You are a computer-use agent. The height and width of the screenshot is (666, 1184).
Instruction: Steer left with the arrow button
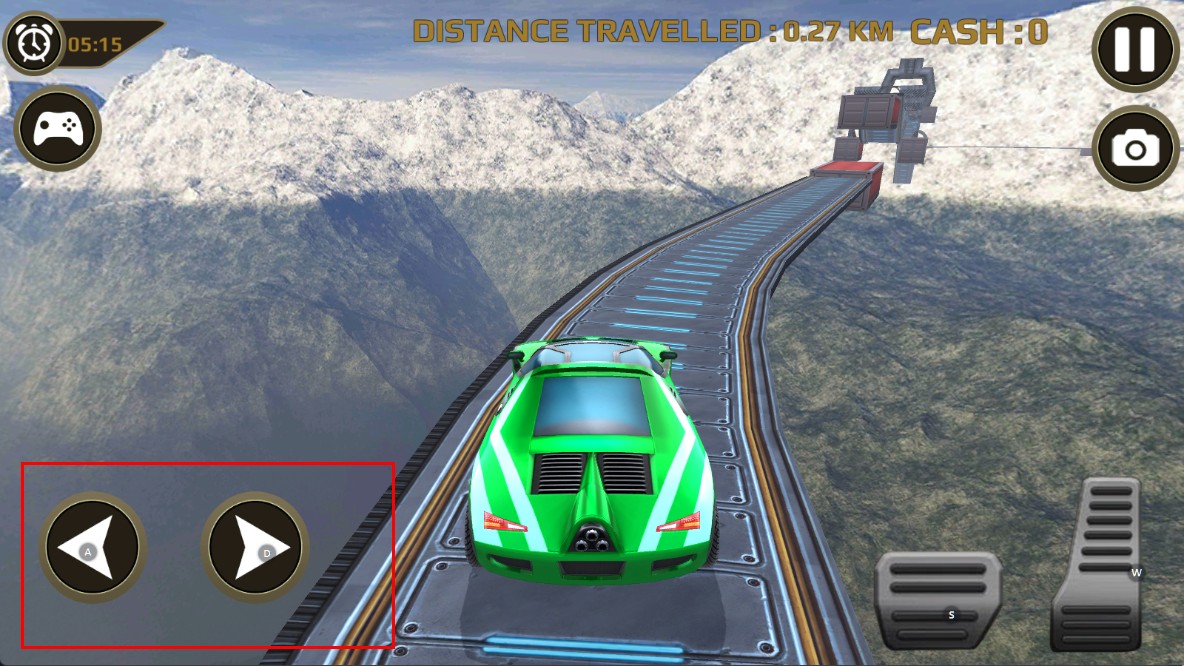tap(93, 547)
